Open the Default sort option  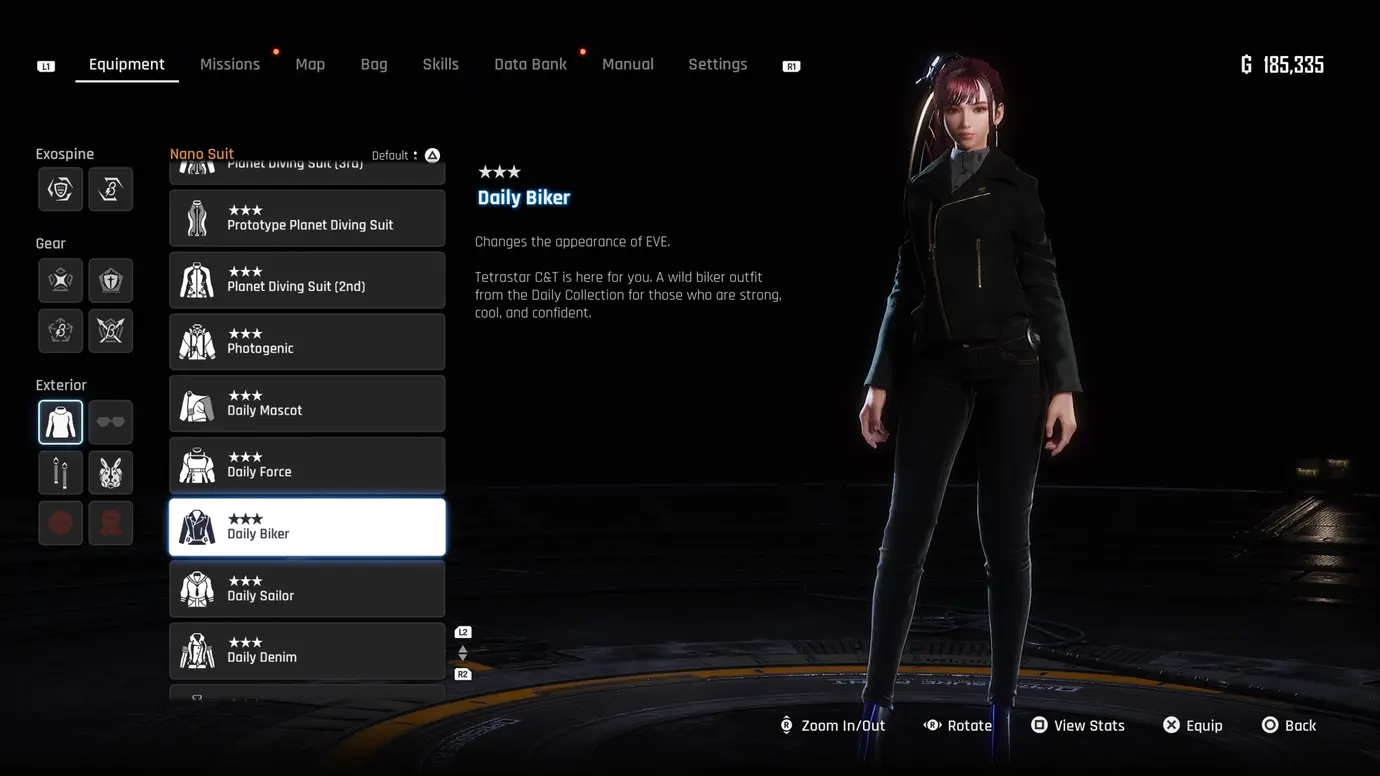(x=405, y=156)
